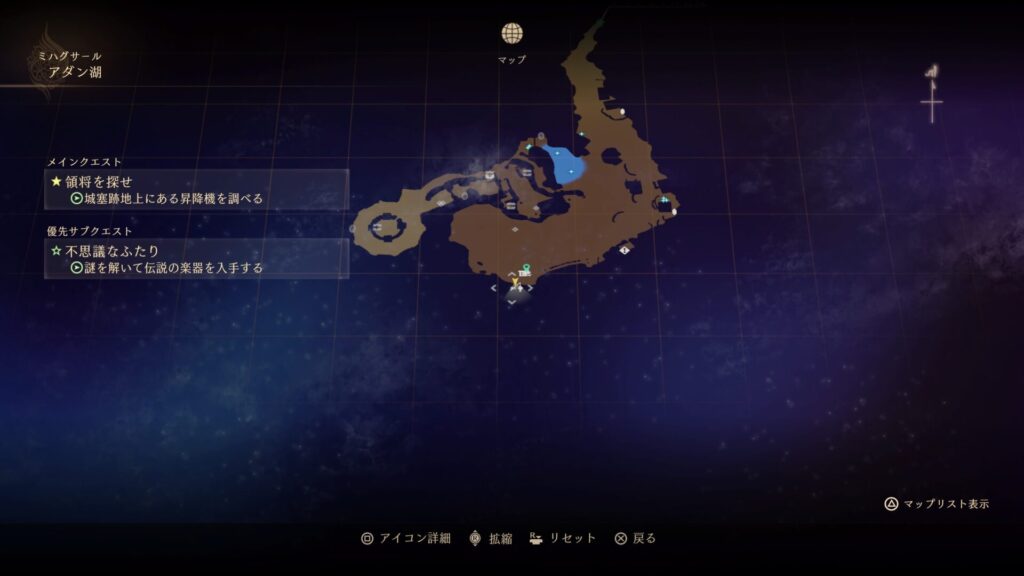
Task: Click the green quest destination marker
Action: [x=526, y=267]
